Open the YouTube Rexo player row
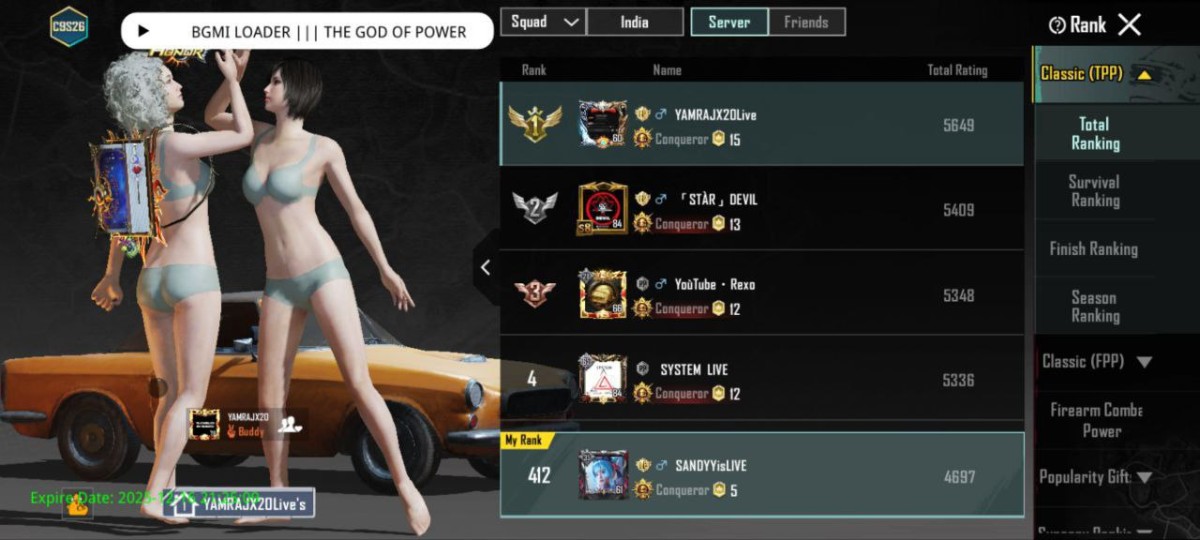1200x540 pixels. (x=761, y=294)
